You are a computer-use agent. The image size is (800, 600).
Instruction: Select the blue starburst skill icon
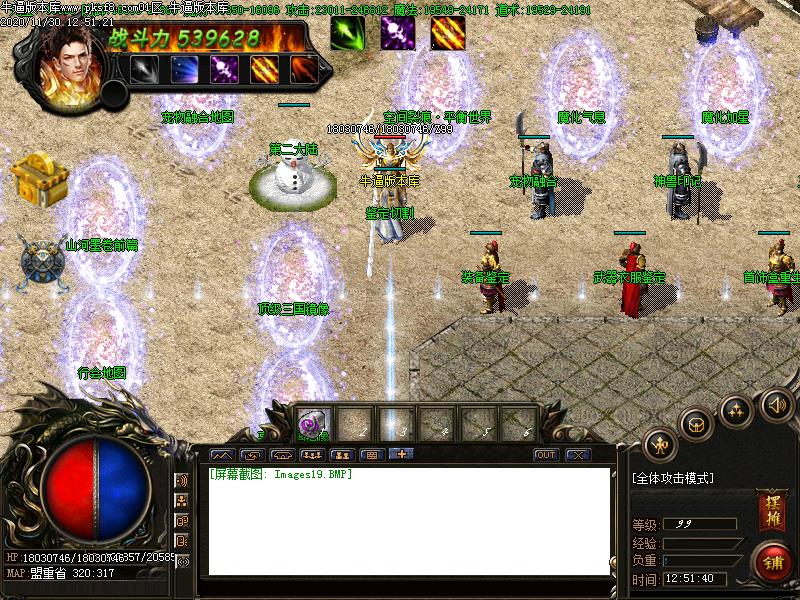coord(184,69)
